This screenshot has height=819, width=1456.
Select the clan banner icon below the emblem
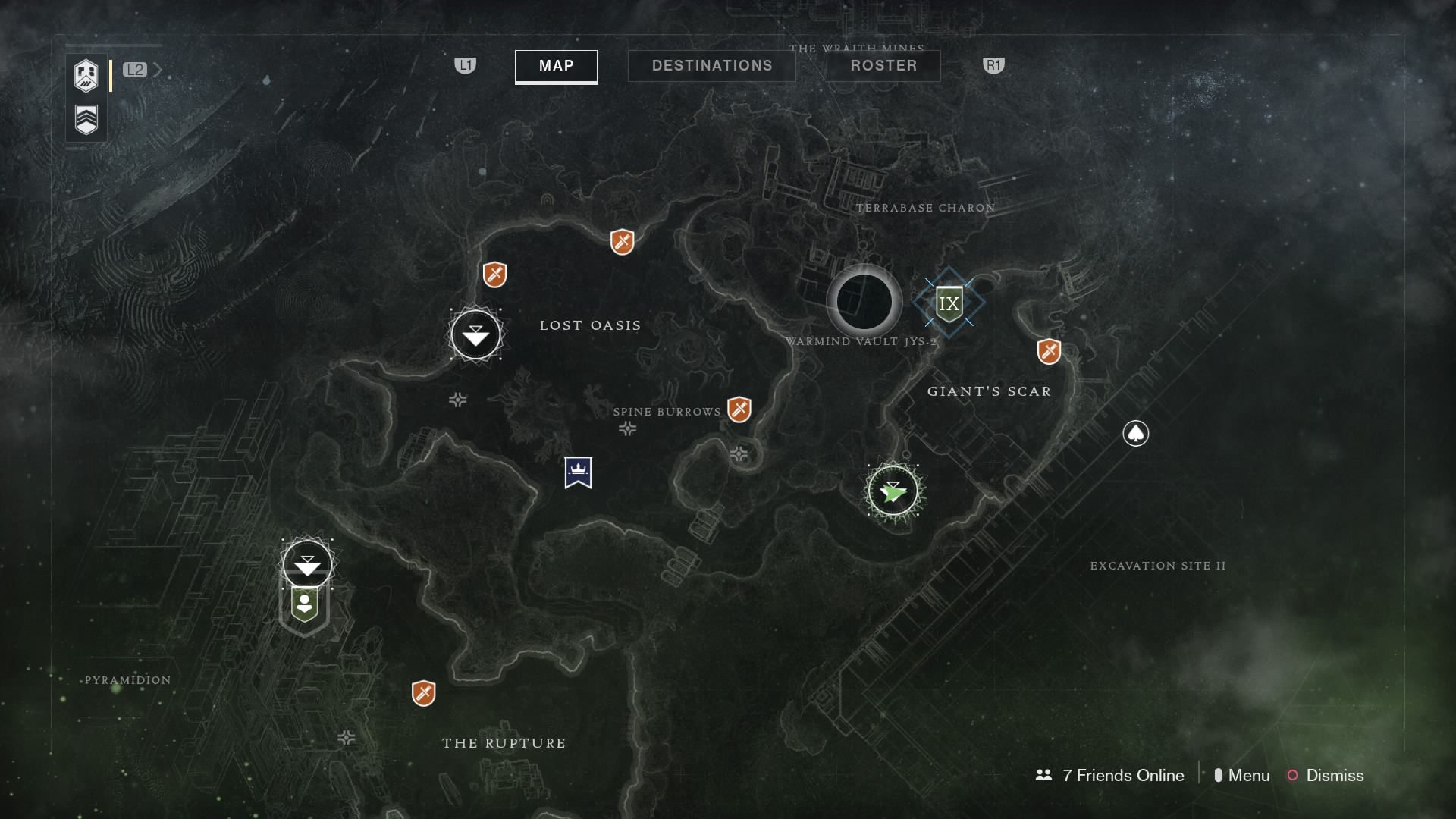[86, 118]
